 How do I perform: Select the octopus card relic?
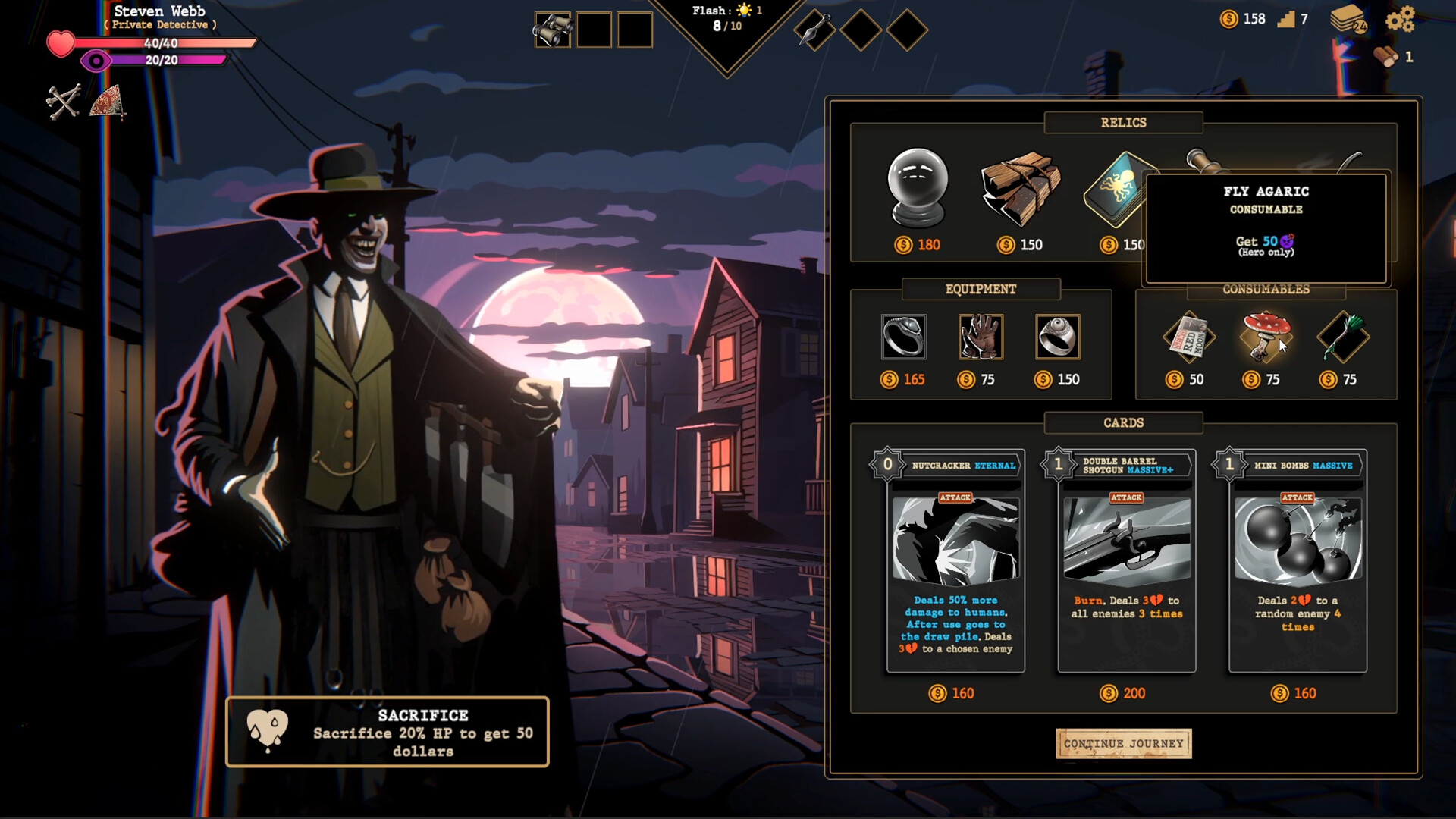(1116, 190)
